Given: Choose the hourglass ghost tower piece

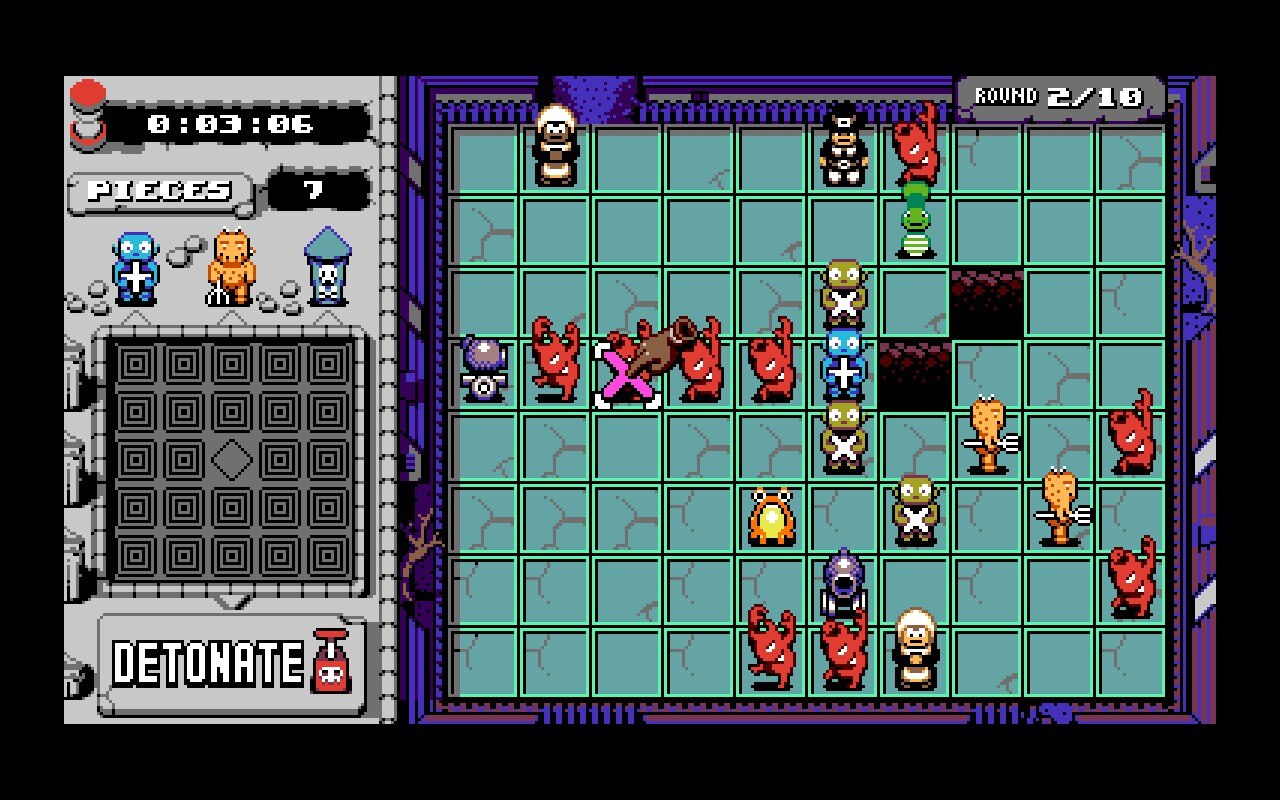Looking at the screenshot, I should pyautogui.click(x=325, y=270).
